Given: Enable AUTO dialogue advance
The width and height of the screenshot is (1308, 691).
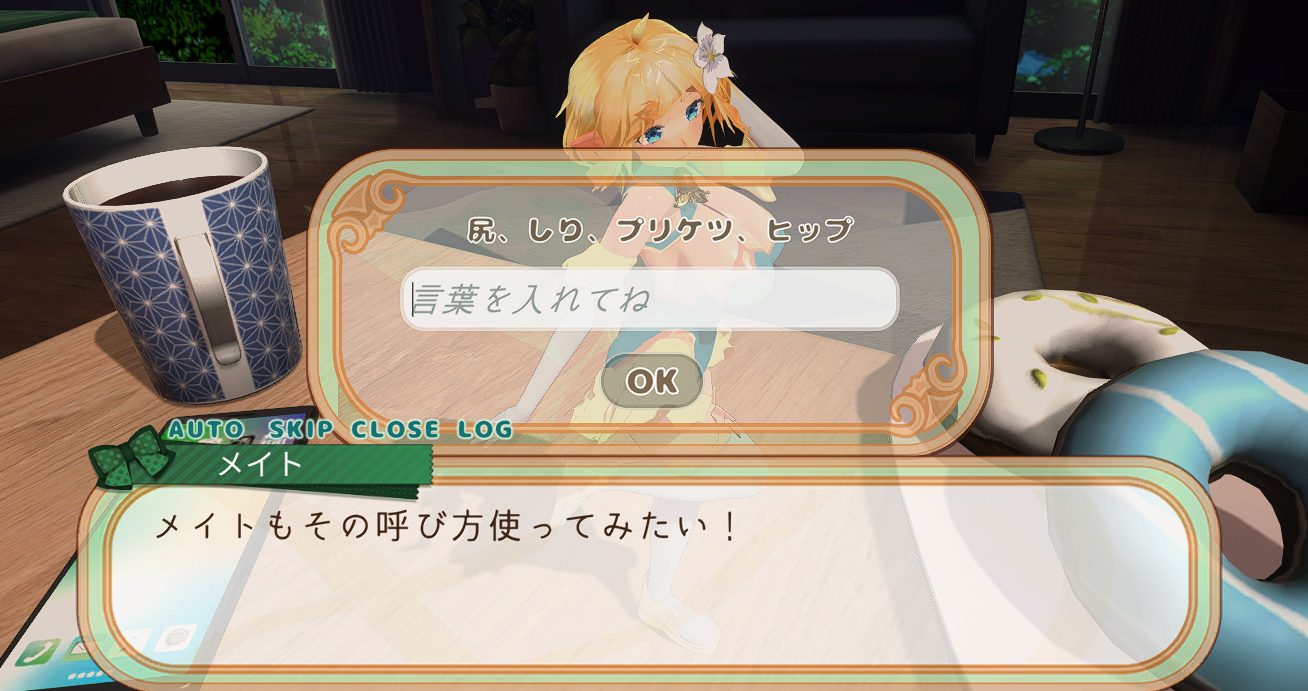Looking at the screenshot, I should coord(206,430).
